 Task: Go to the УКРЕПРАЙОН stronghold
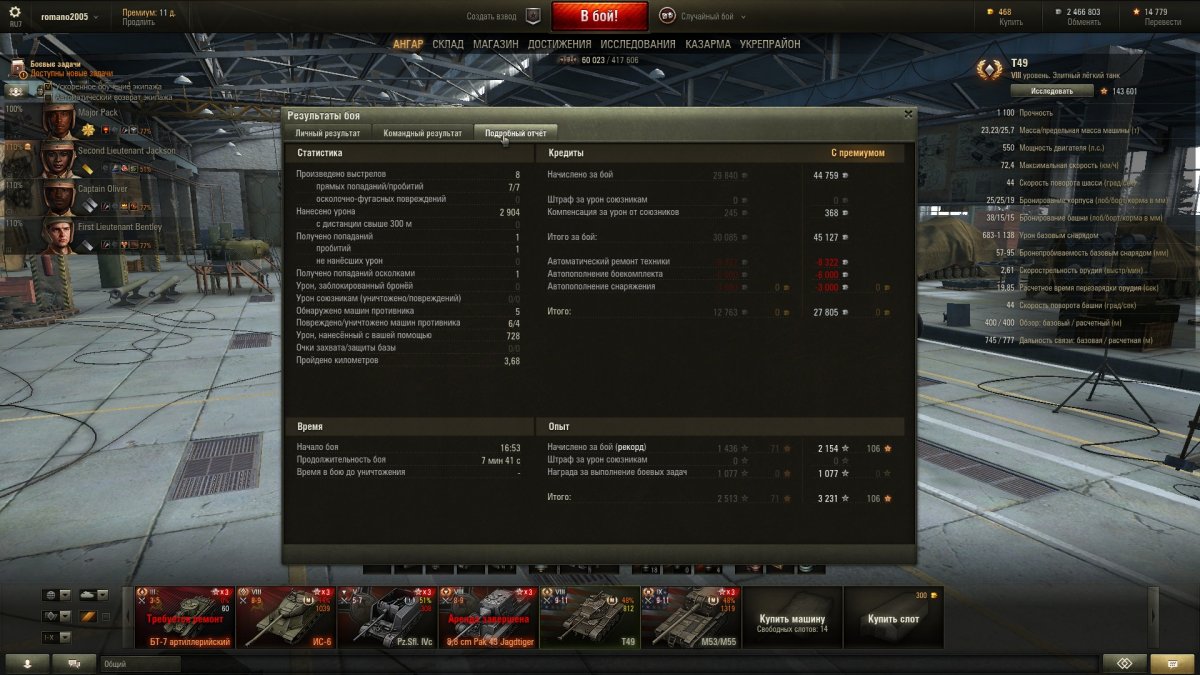(770, 45)
